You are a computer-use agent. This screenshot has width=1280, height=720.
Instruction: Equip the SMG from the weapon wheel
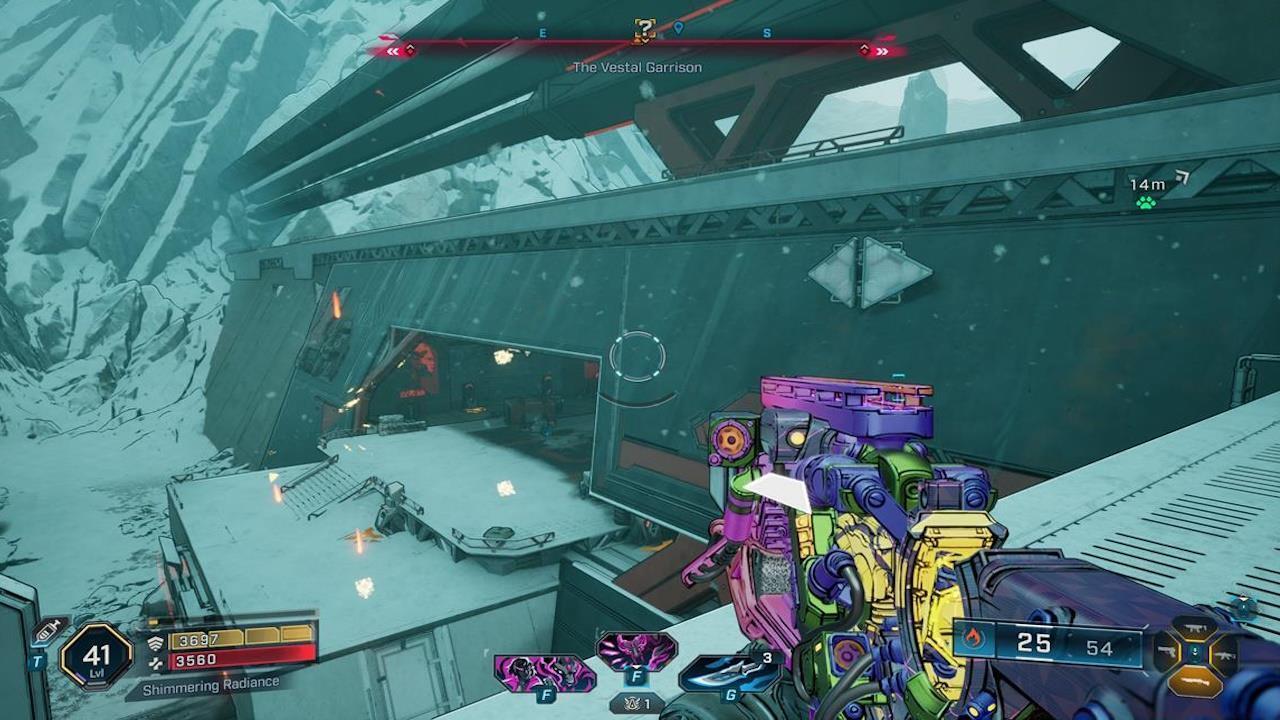click(1195, 627)
